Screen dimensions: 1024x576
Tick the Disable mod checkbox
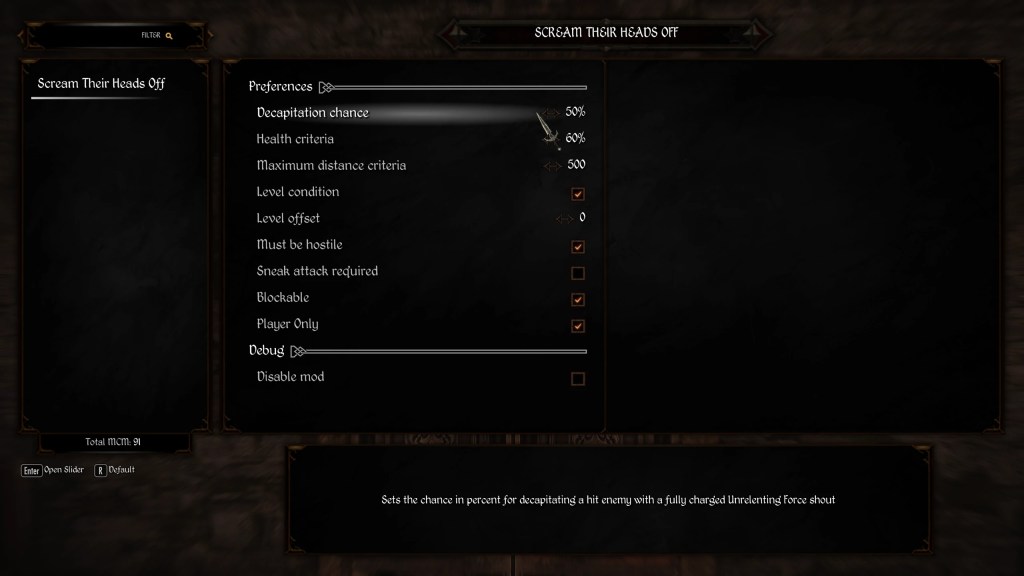pos(577,379)
